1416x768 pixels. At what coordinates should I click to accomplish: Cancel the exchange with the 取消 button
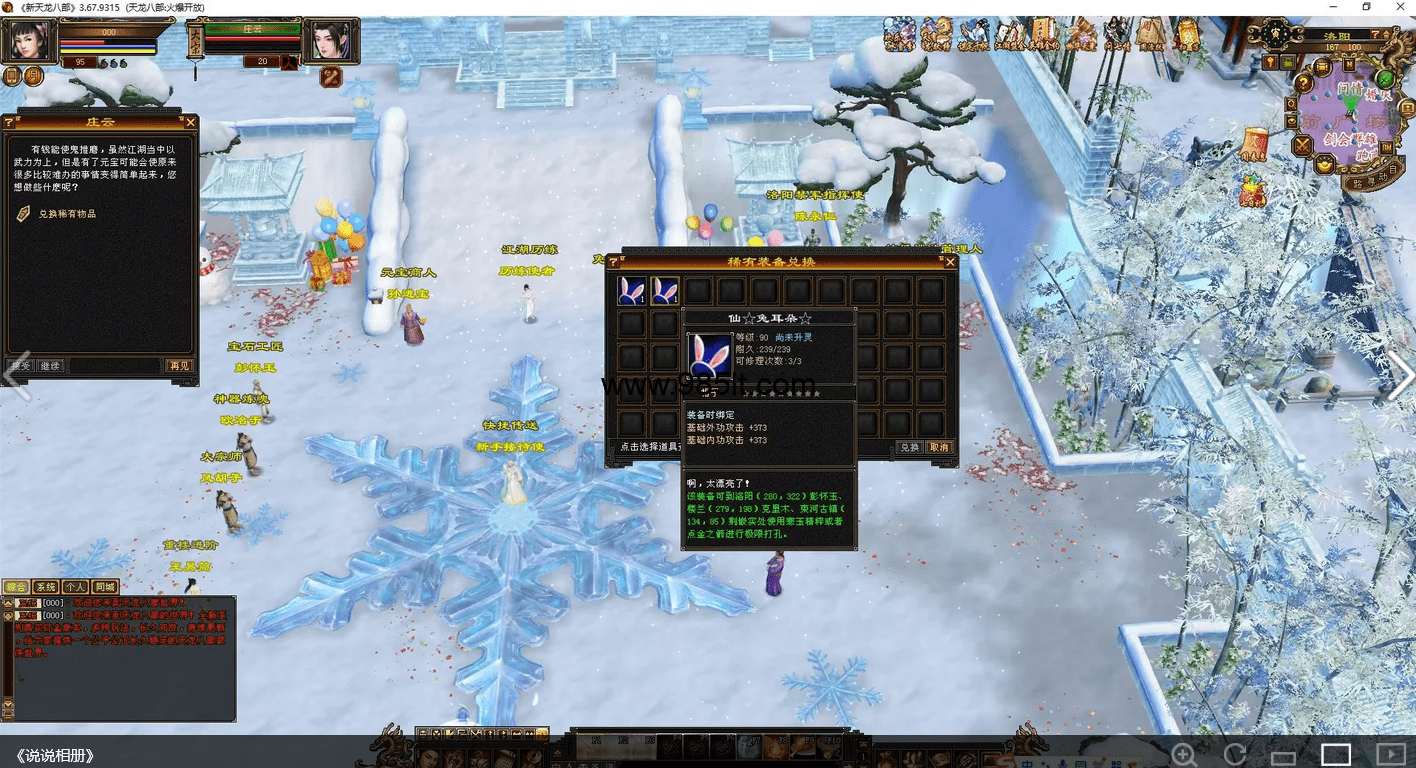(939, 447)
